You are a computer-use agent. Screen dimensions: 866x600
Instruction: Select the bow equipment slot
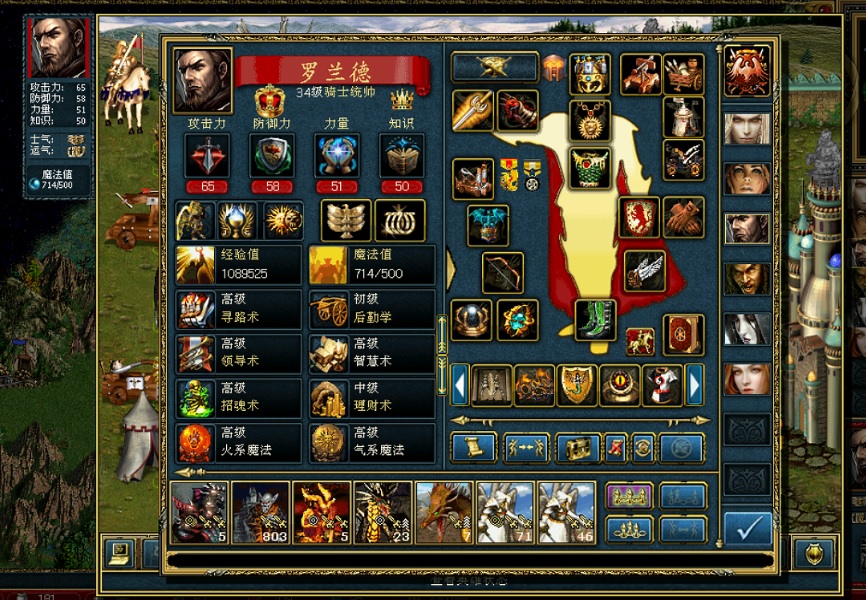pyautogui.click(x=503, y=272)
